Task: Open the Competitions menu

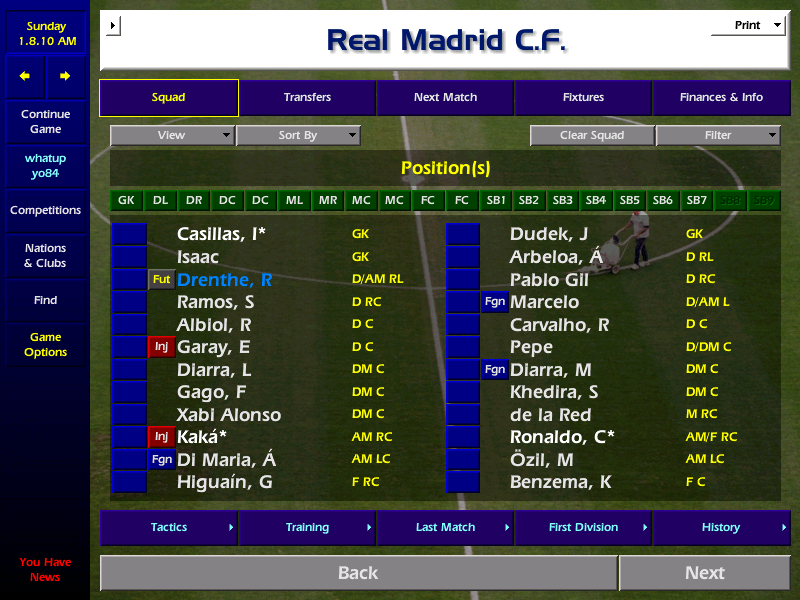Action: coord(45,210)
